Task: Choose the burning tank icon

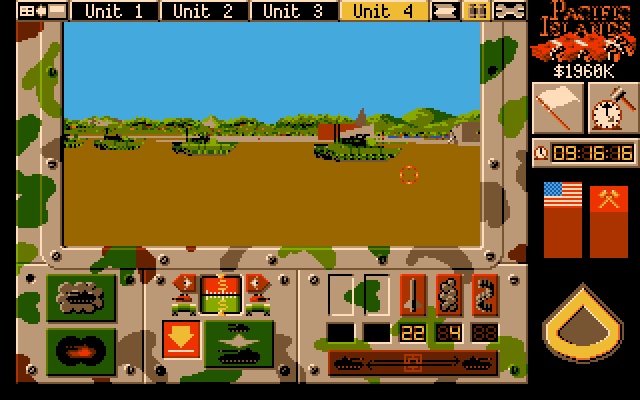Action: (81, 350)
